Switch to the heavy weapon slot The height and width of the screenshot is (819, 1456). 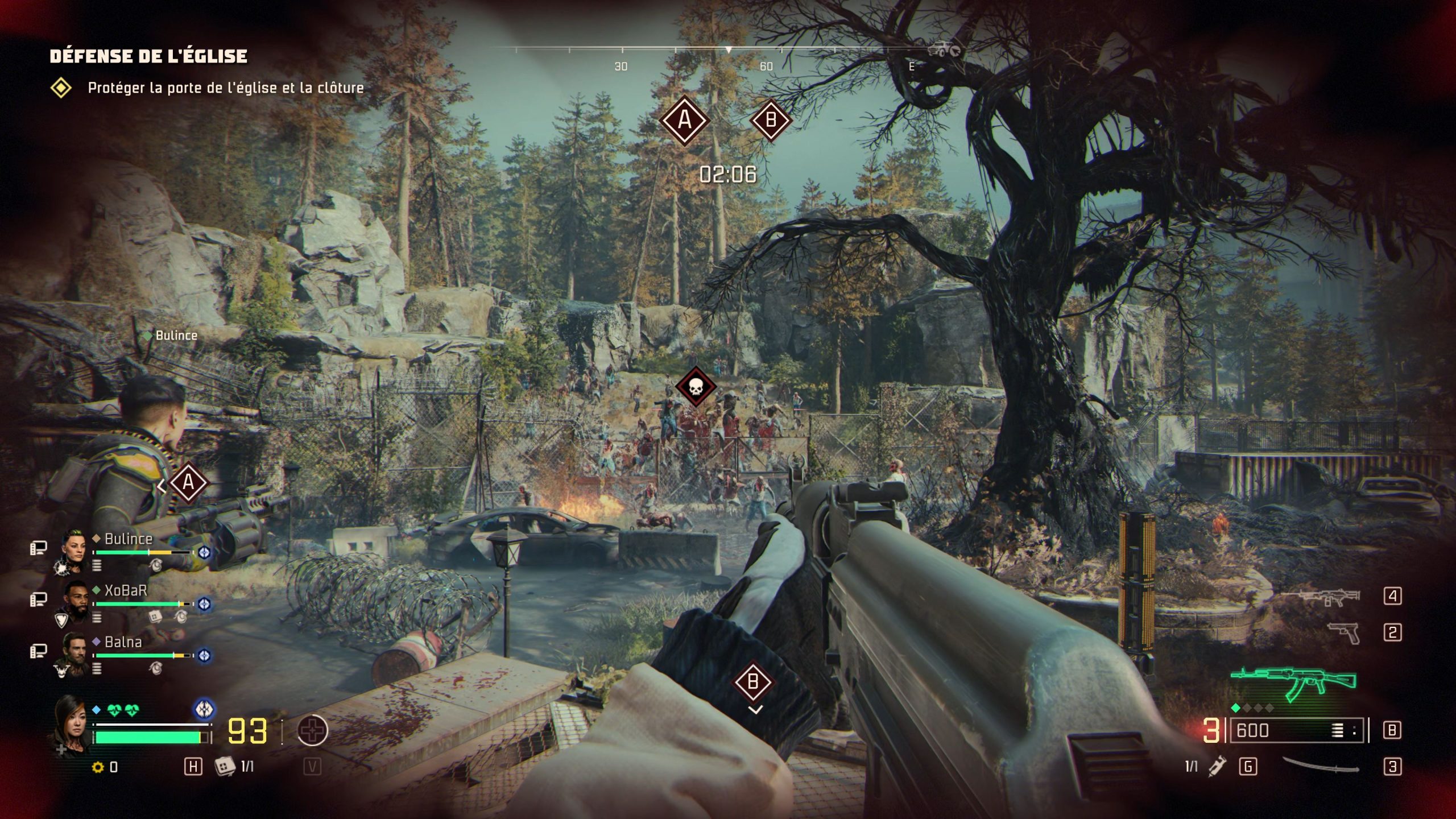(1321, 597)
